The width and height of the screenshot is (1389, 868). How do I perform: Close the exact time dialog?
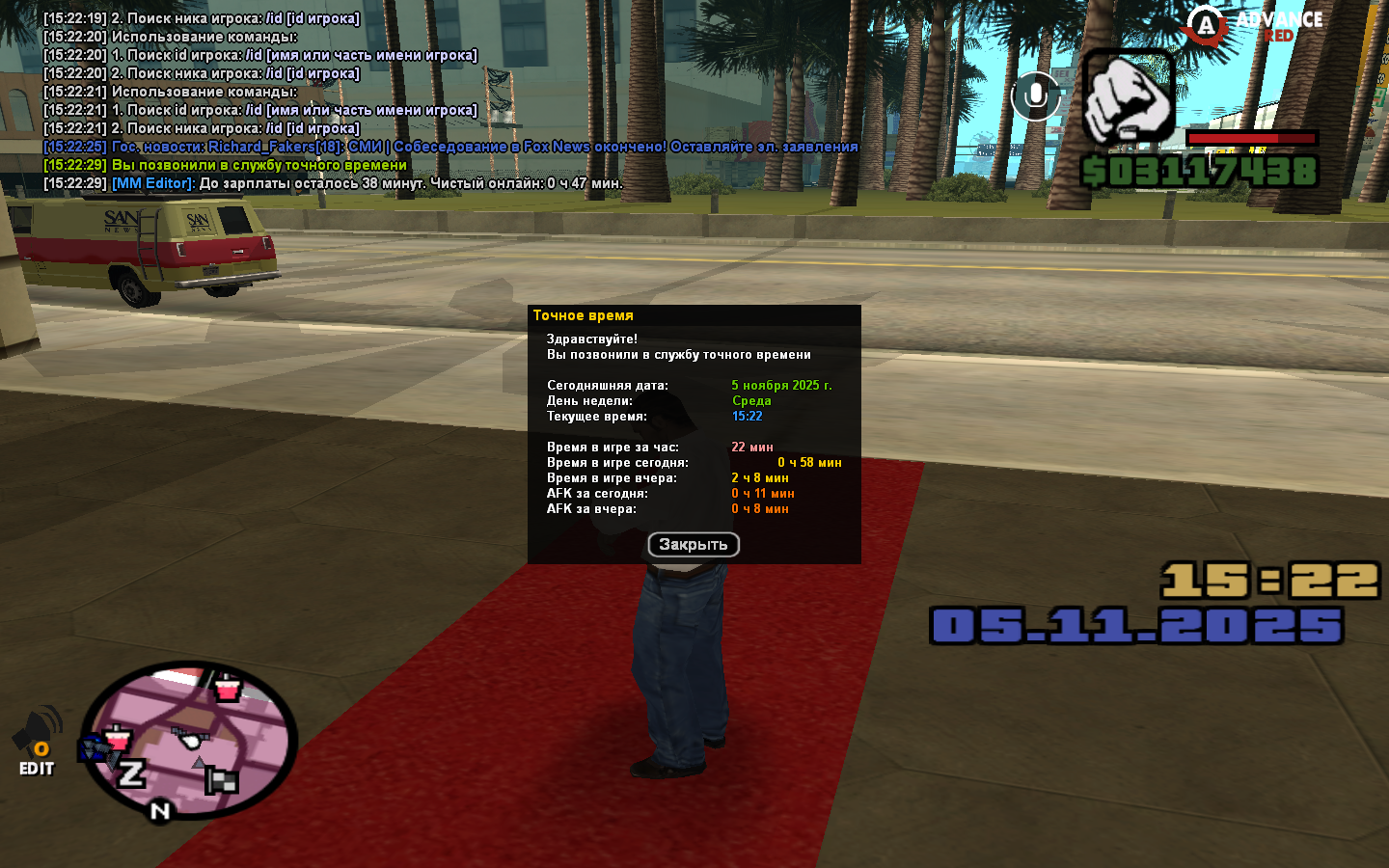point(693,545)
